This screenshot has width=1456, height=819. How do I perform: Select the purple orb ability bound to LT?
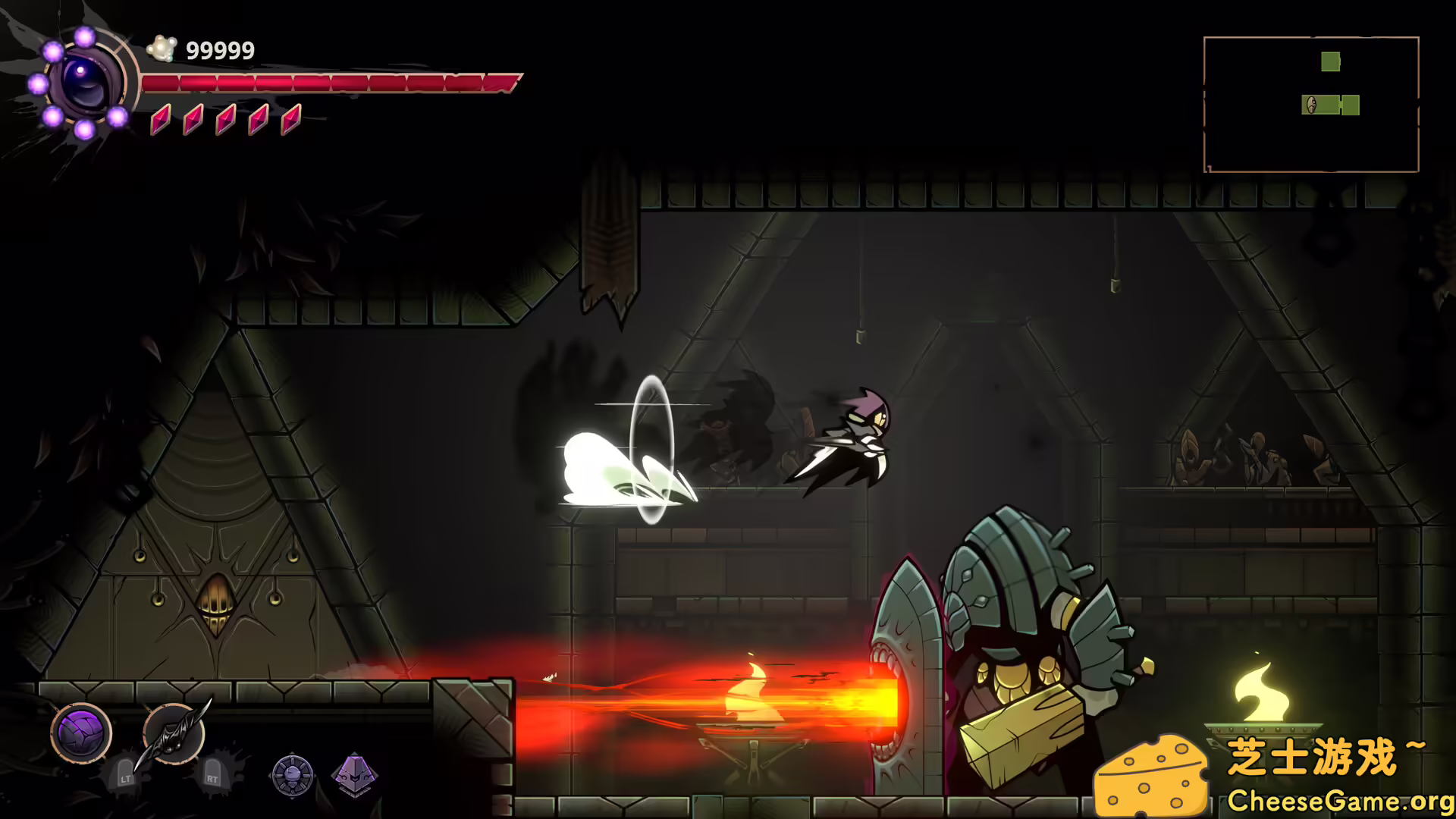coord(82,735)
